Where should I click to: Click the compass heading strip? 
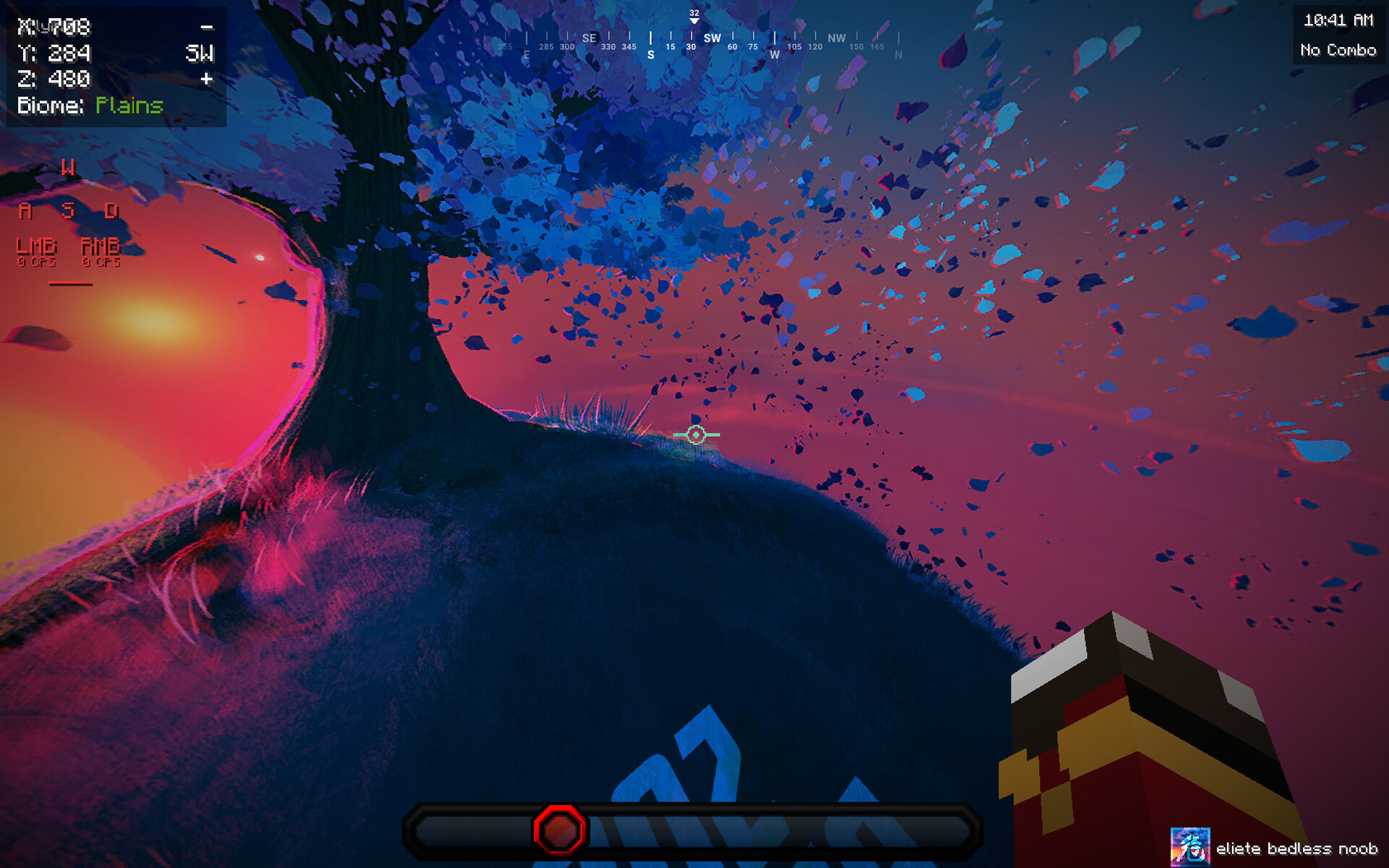[x=693, y=42]
